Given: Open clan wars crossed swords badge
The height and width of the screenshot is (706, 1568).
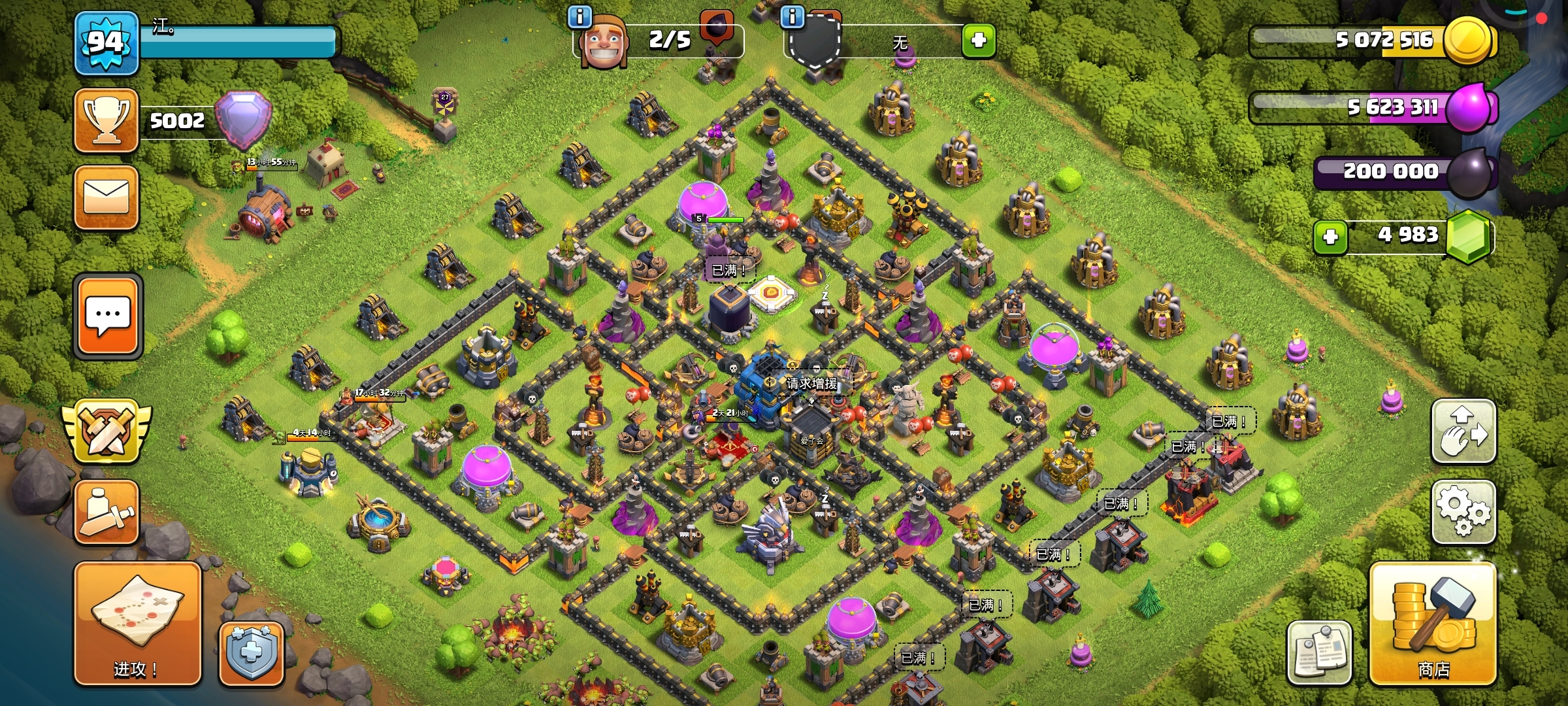Looking at the screenshot, I should [106, 431].
